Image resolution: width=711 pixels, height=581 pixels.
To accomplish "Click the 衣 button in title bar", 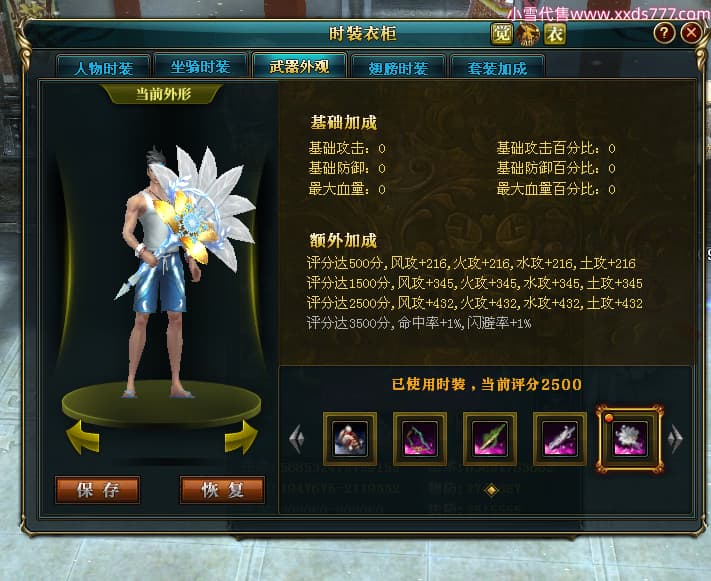I will click(554, 33).
